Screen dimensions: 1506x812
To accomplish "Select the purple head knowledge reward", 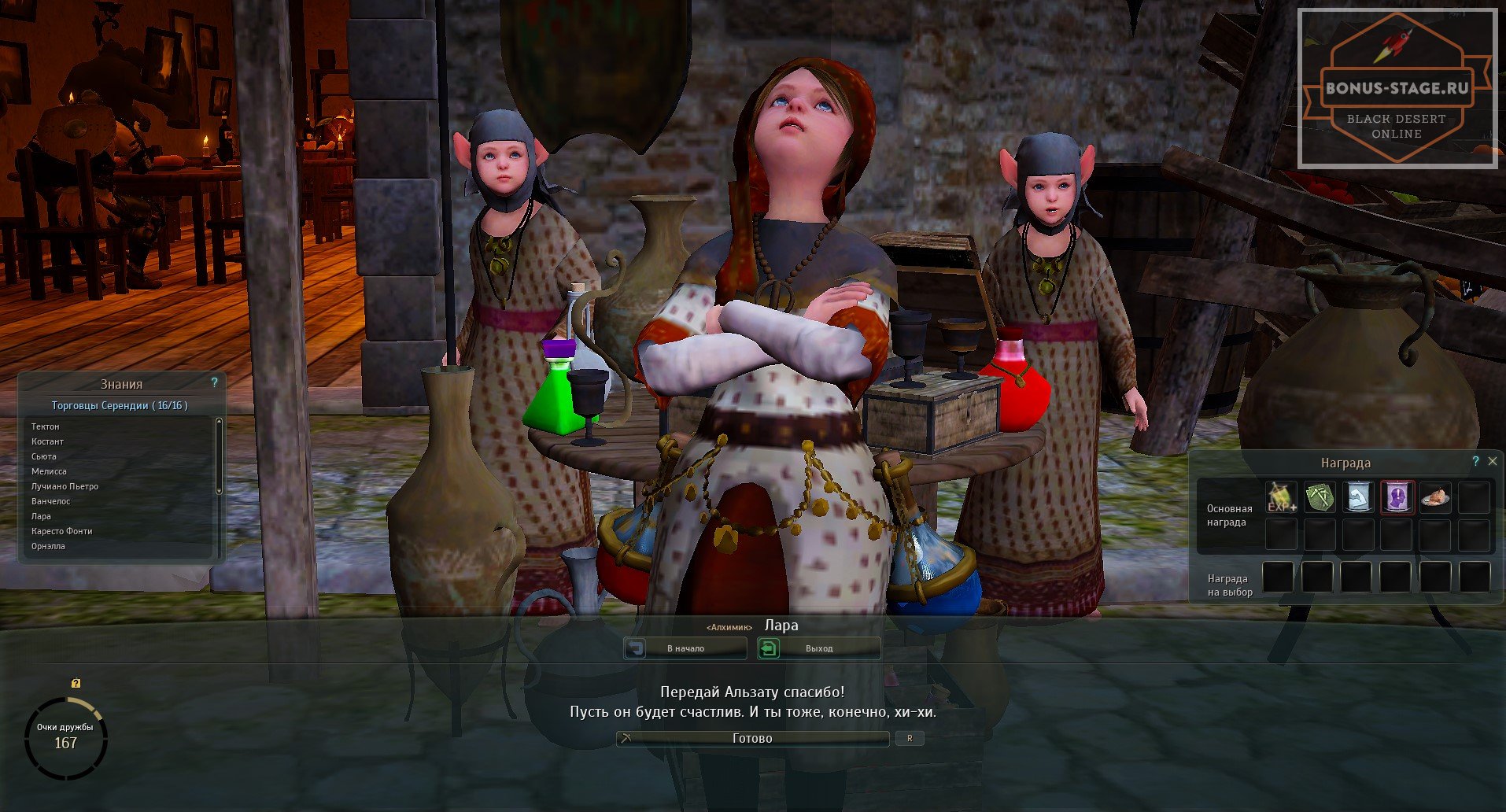I will pyautogui.click(x=1397, y=497).
